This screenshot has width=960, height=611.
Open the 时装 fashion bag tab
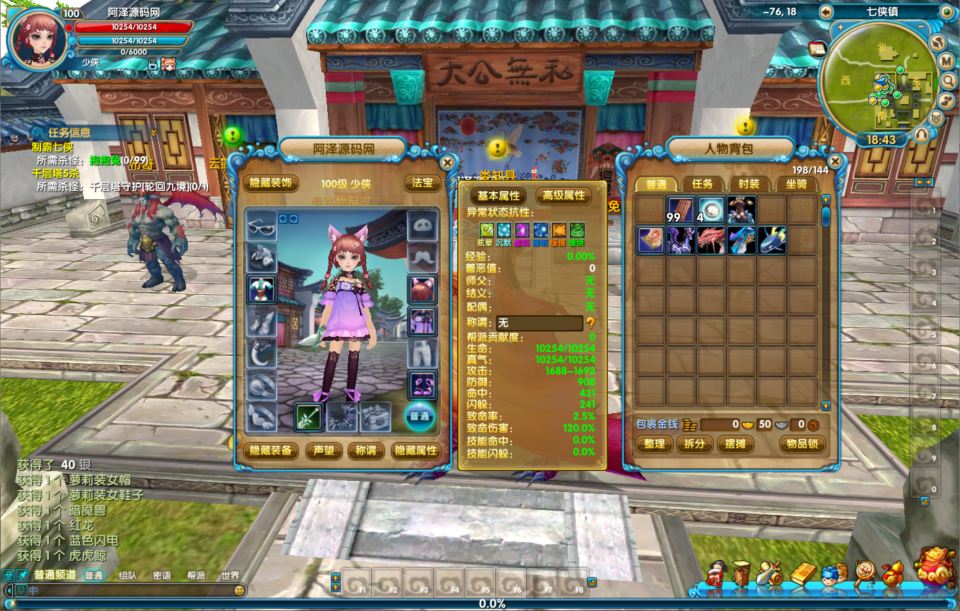coord(748,184)
